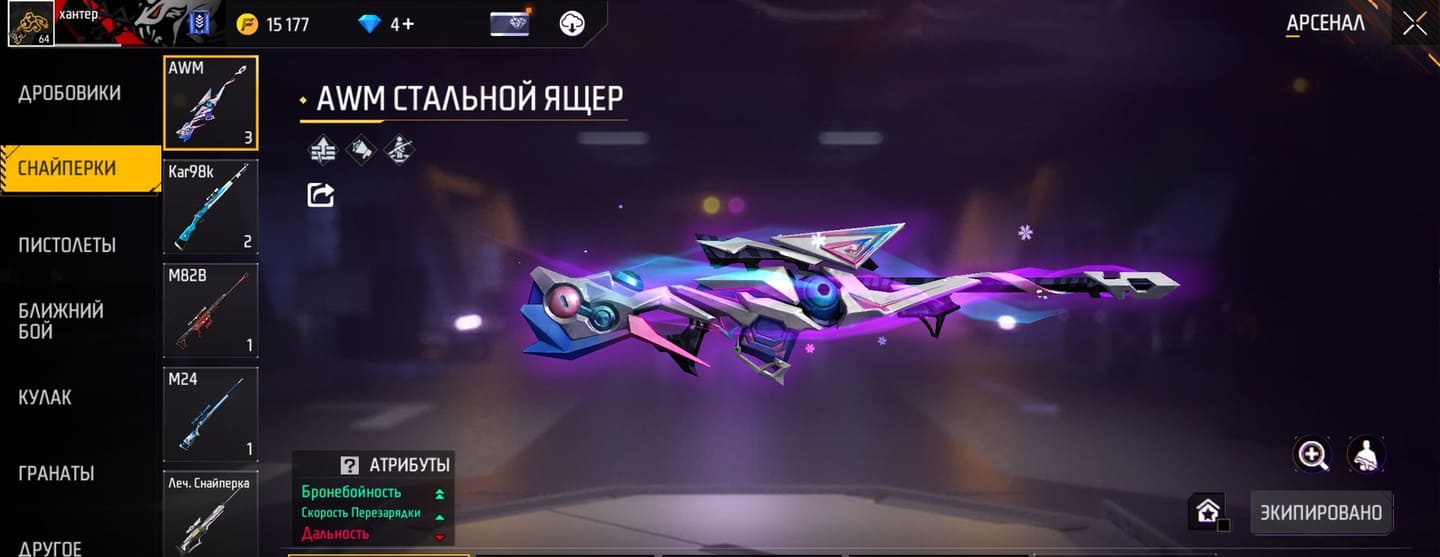The height and width of the screenshot is (557, 1440).
Task: Select the Снайперки category
Action: click(x=68, y=168)
